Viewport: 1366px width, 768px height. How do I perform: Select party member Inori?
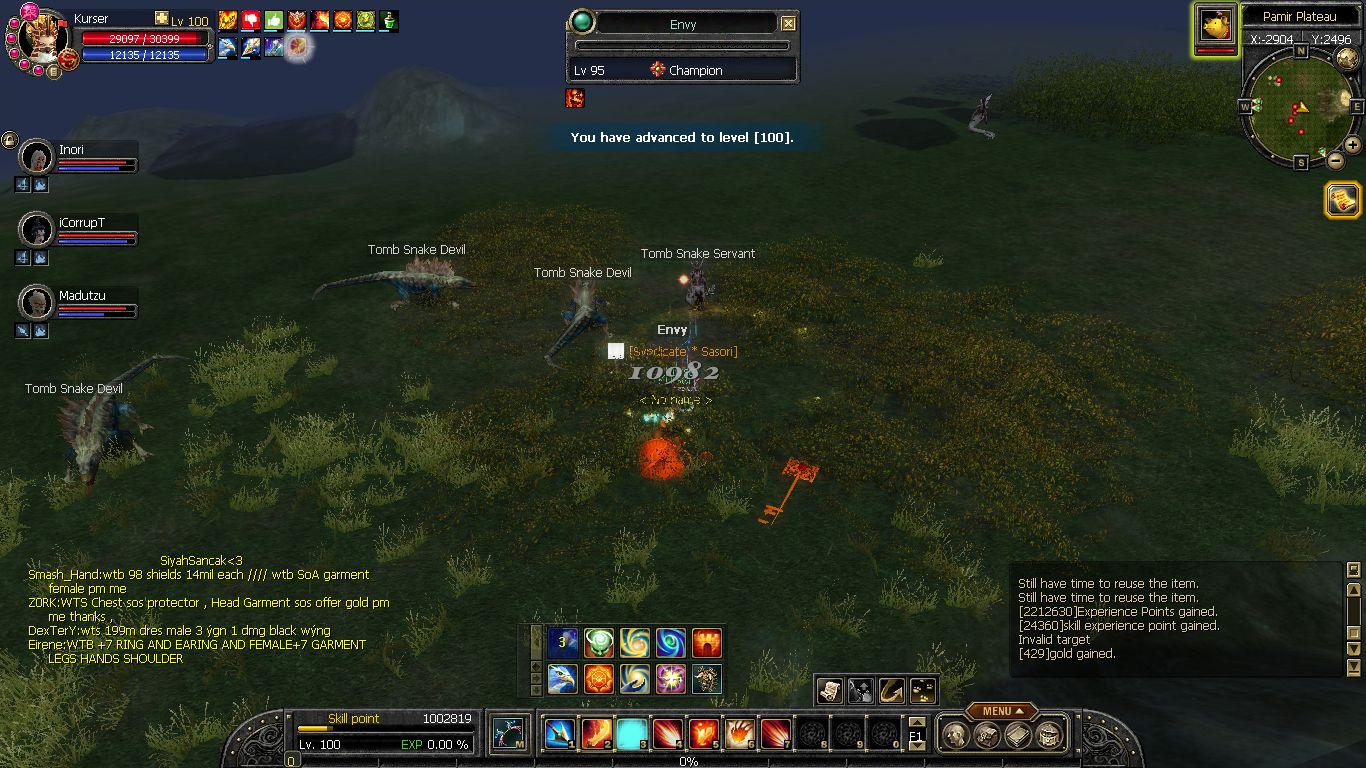point(38,158)
